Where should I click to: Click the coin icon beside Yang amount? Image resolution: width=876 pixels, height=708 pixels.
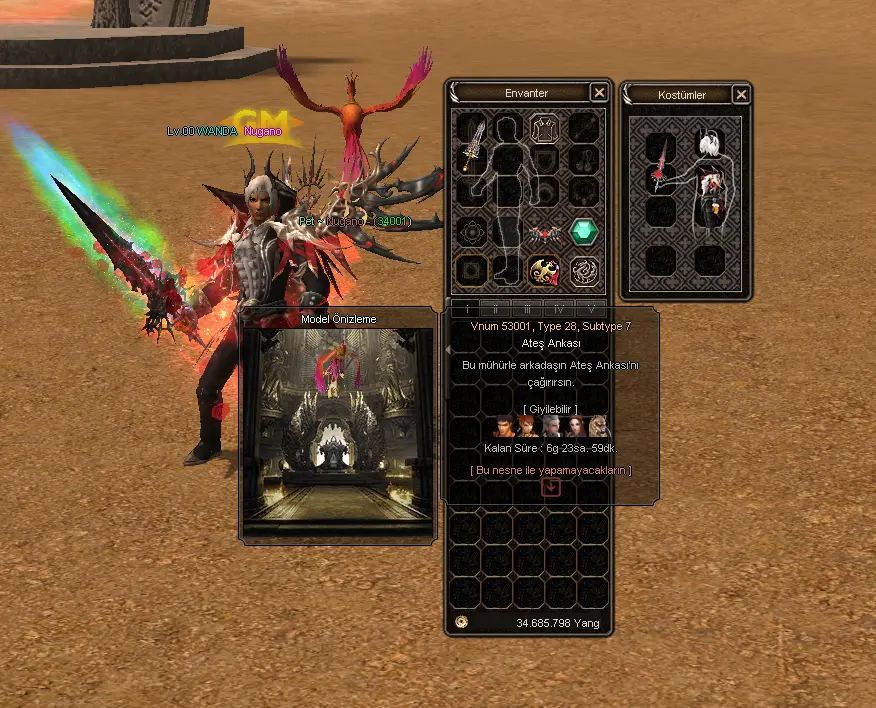[x=461, y=622]
